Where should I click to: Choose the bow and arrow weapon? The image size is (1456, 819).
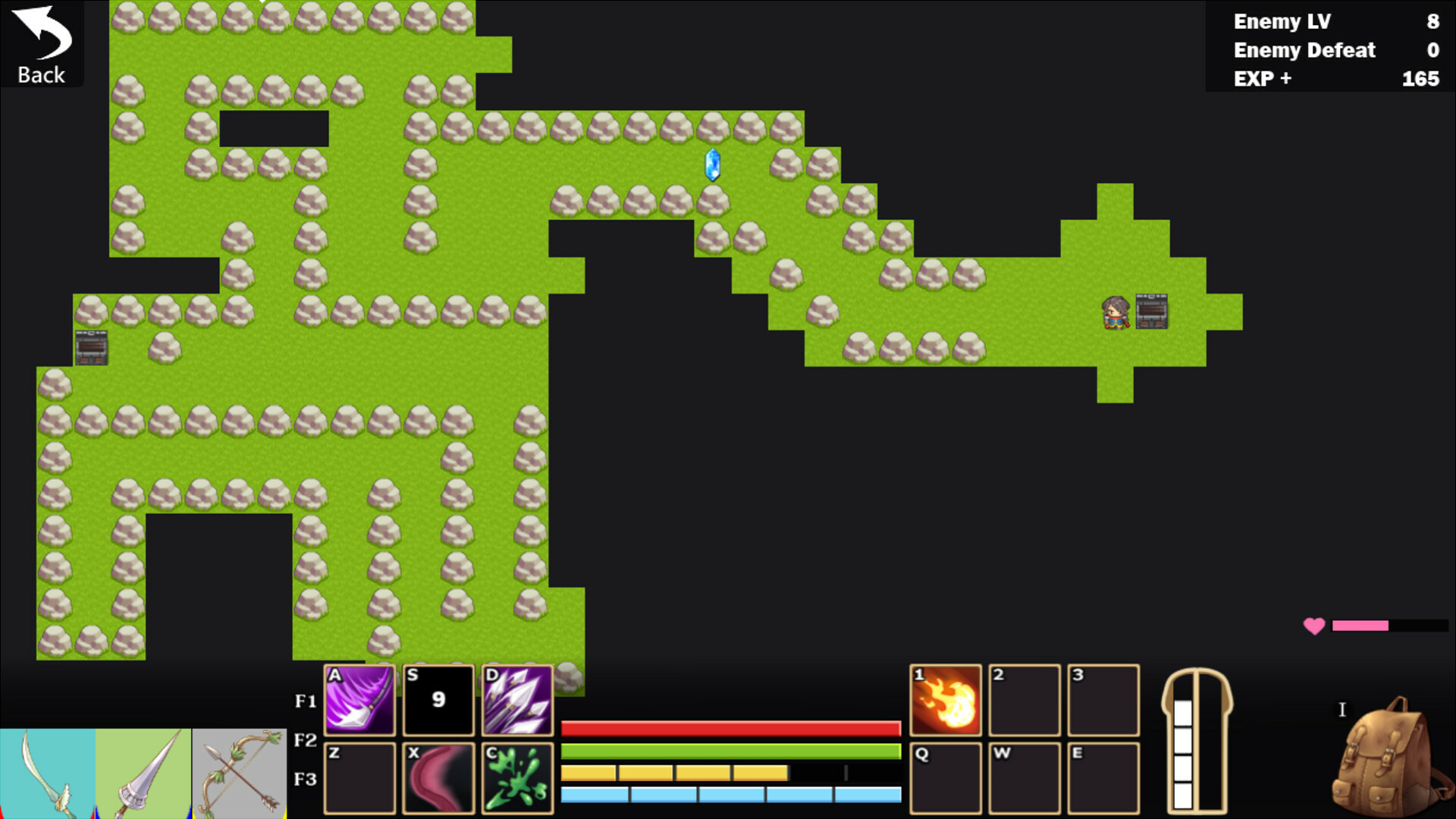(x=240, y=773)
